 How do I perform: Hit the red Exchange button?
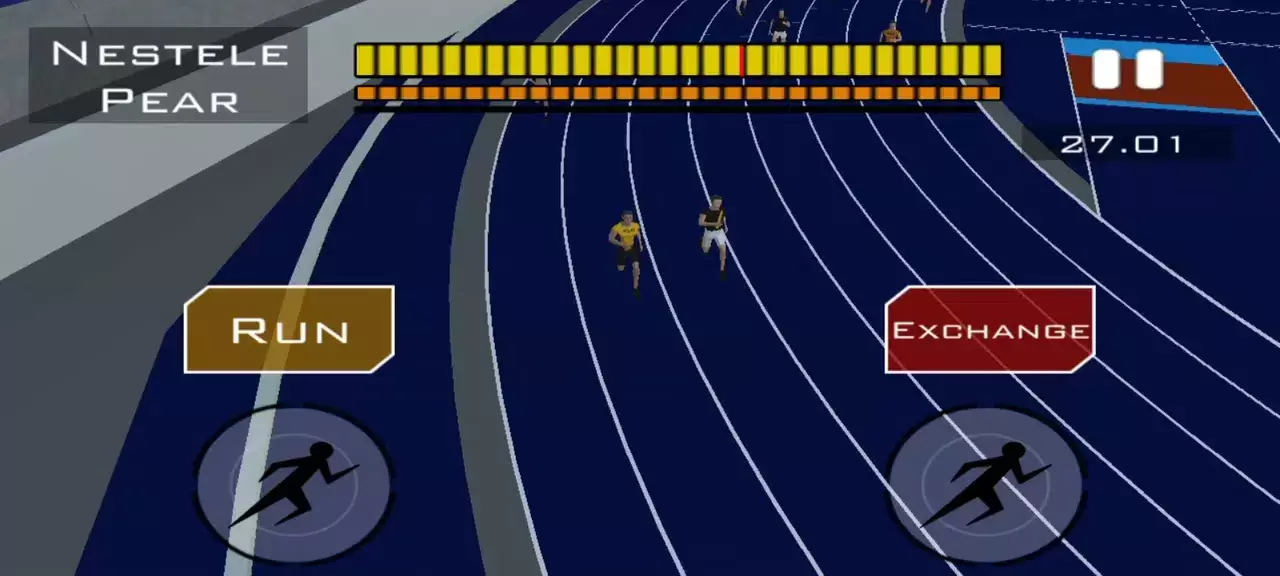tap(990, 330)
